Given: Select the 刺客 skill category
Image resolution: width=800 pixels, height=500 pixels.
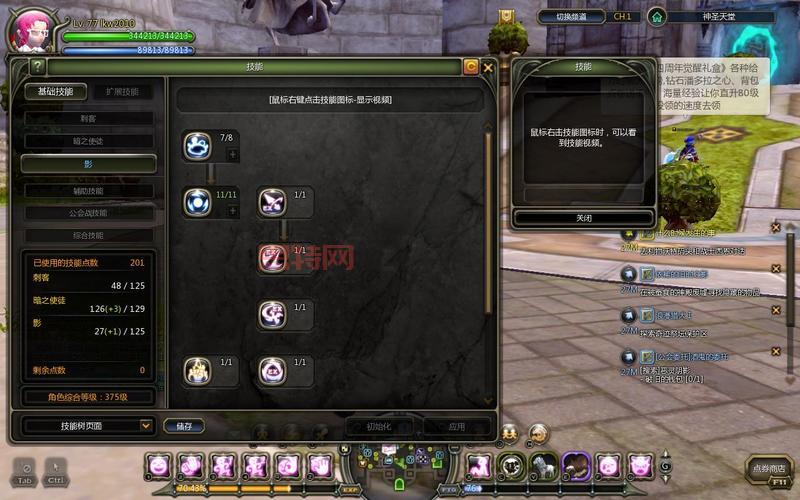Looking at the screenshot, I should 90,118.
